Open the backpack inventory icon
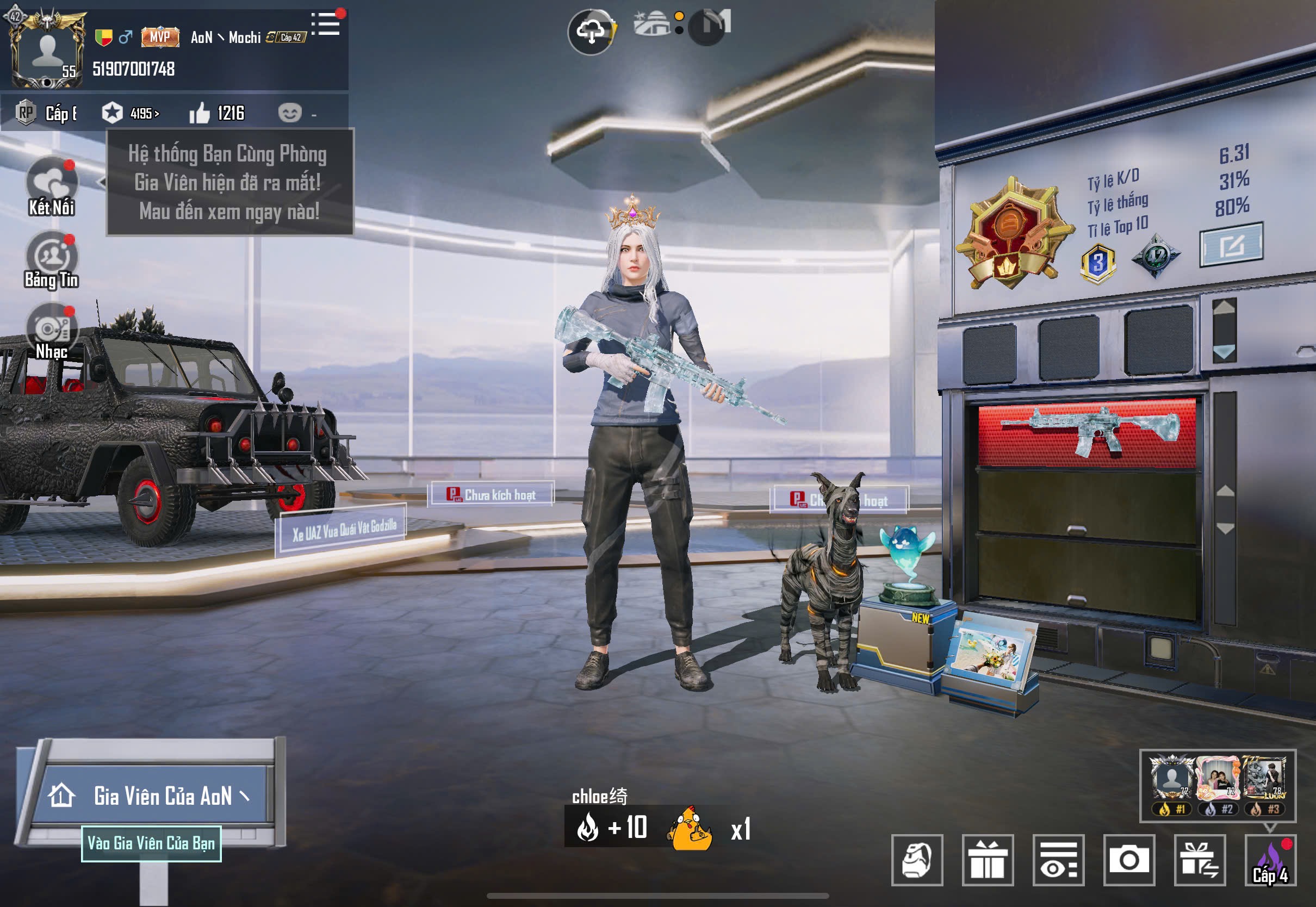Viewport: 1316px width, 907px height. (x=917, y=860)
